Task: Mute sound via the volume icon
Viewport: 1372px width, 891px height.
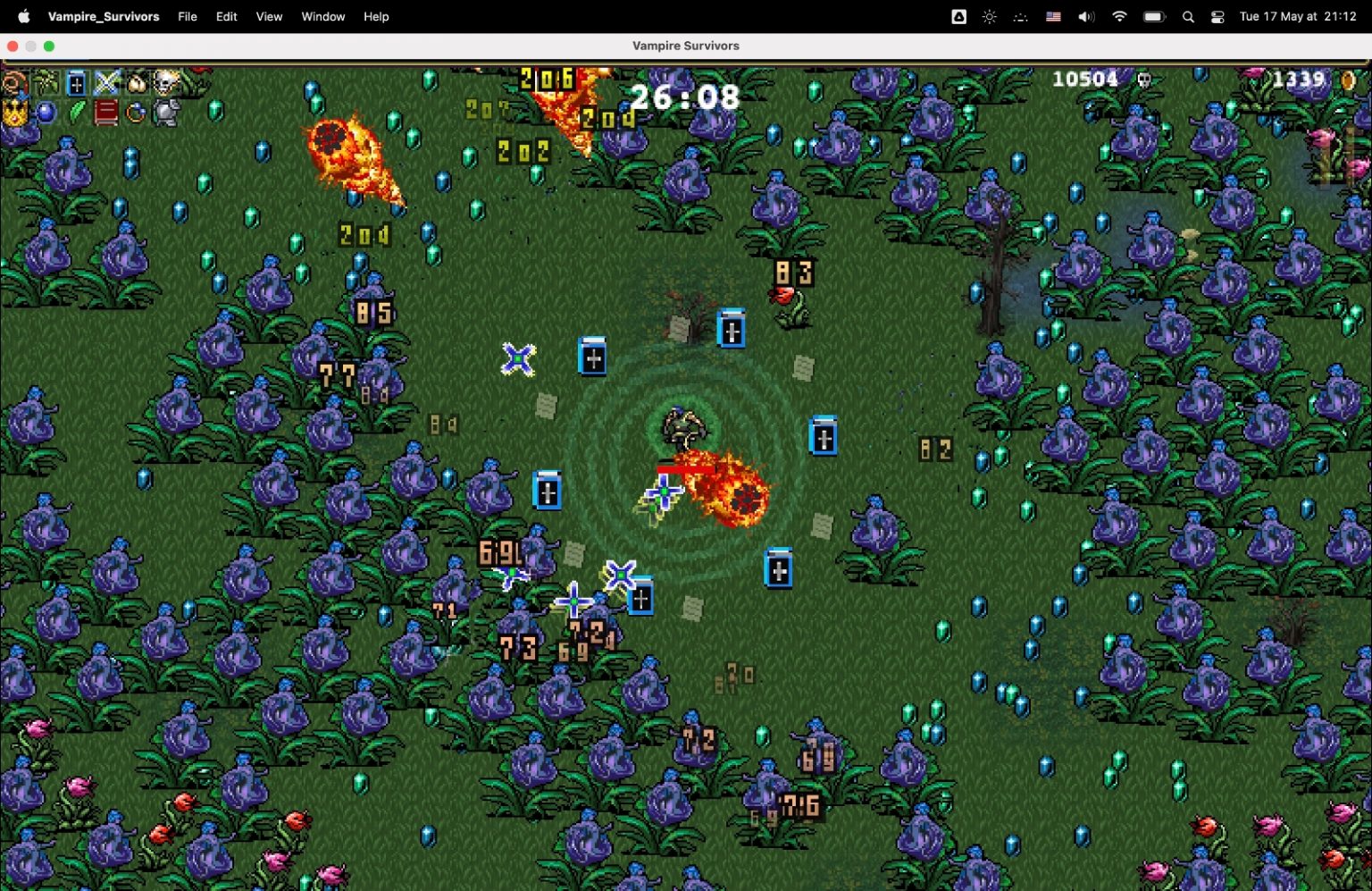Action: [1086, 16]
